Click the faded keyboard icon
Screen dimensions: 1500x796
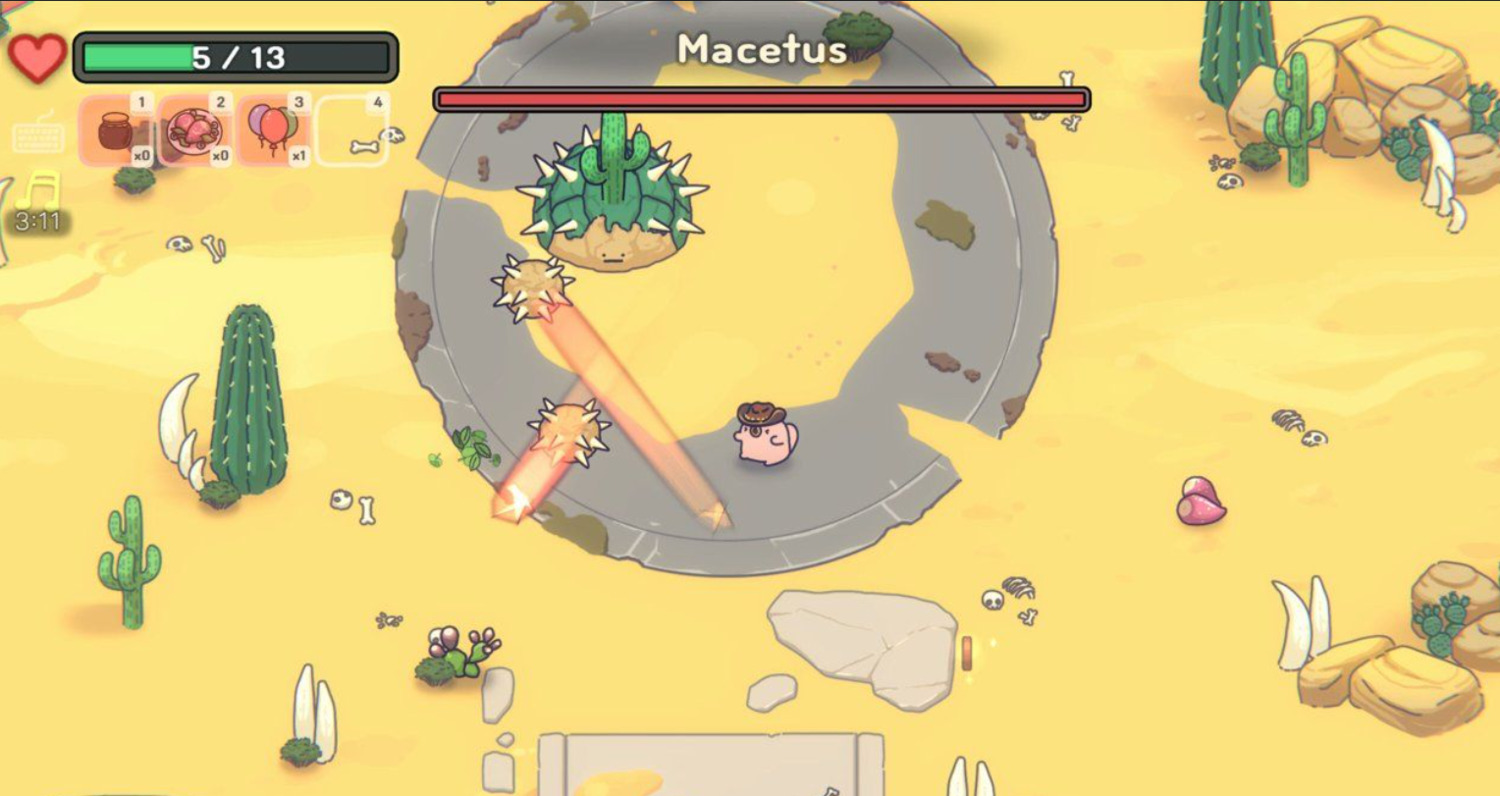[38, 137]
